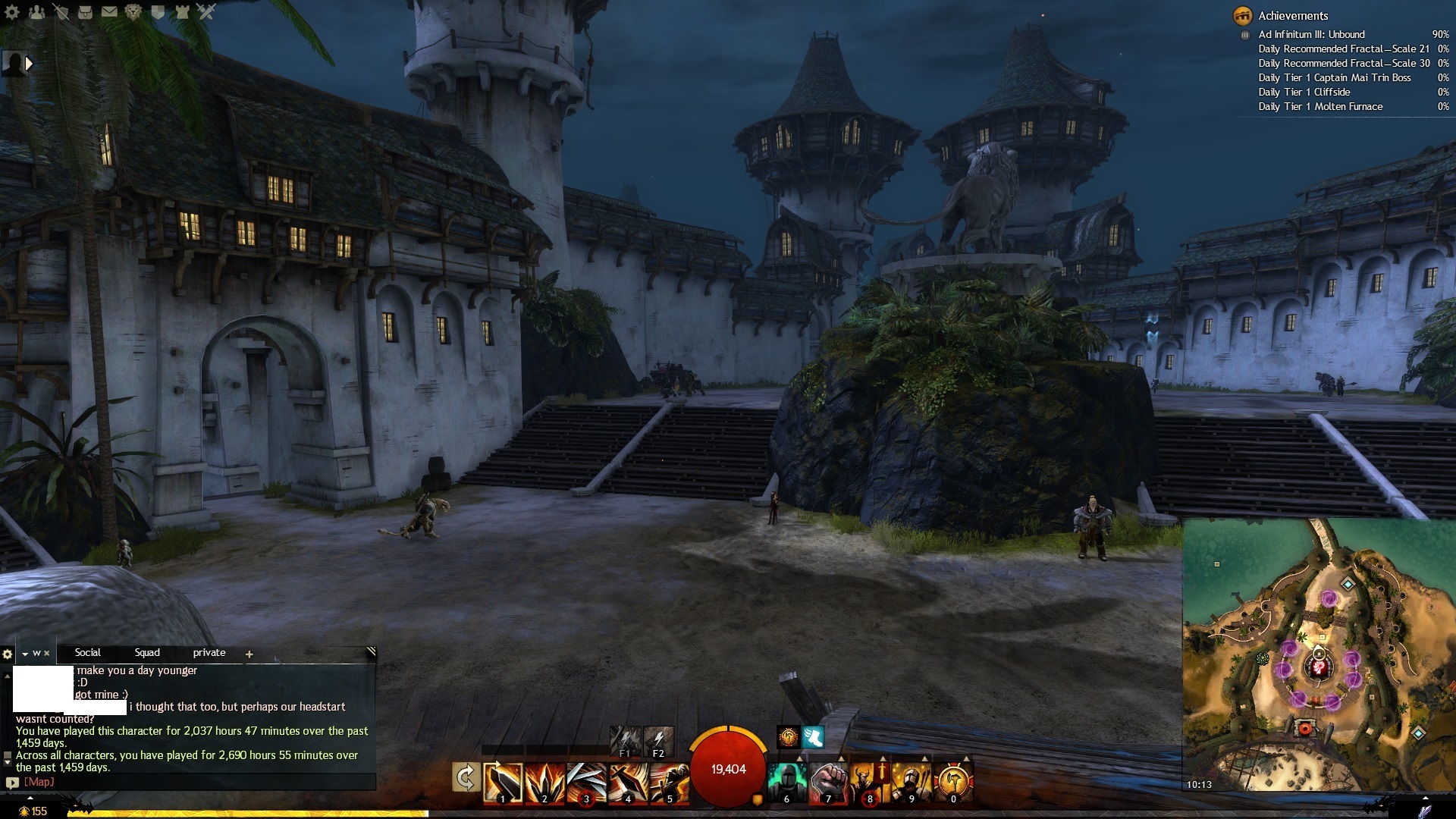Select Daily Tier 1 Molten Furnace tracker entry
Screen dimensions: 1456x819
(x=1320, y=107)
